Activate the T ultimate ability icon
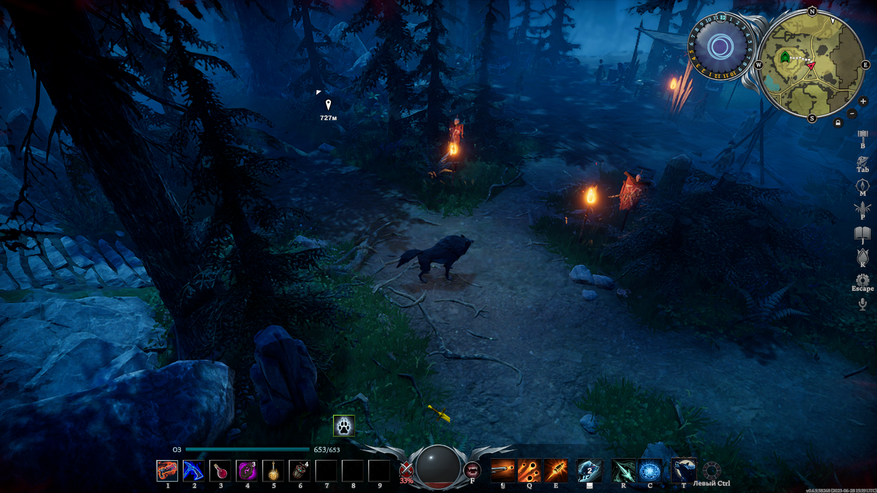This screenshot has width=877, height=493. pyautogui.click(x=684, y=470)
